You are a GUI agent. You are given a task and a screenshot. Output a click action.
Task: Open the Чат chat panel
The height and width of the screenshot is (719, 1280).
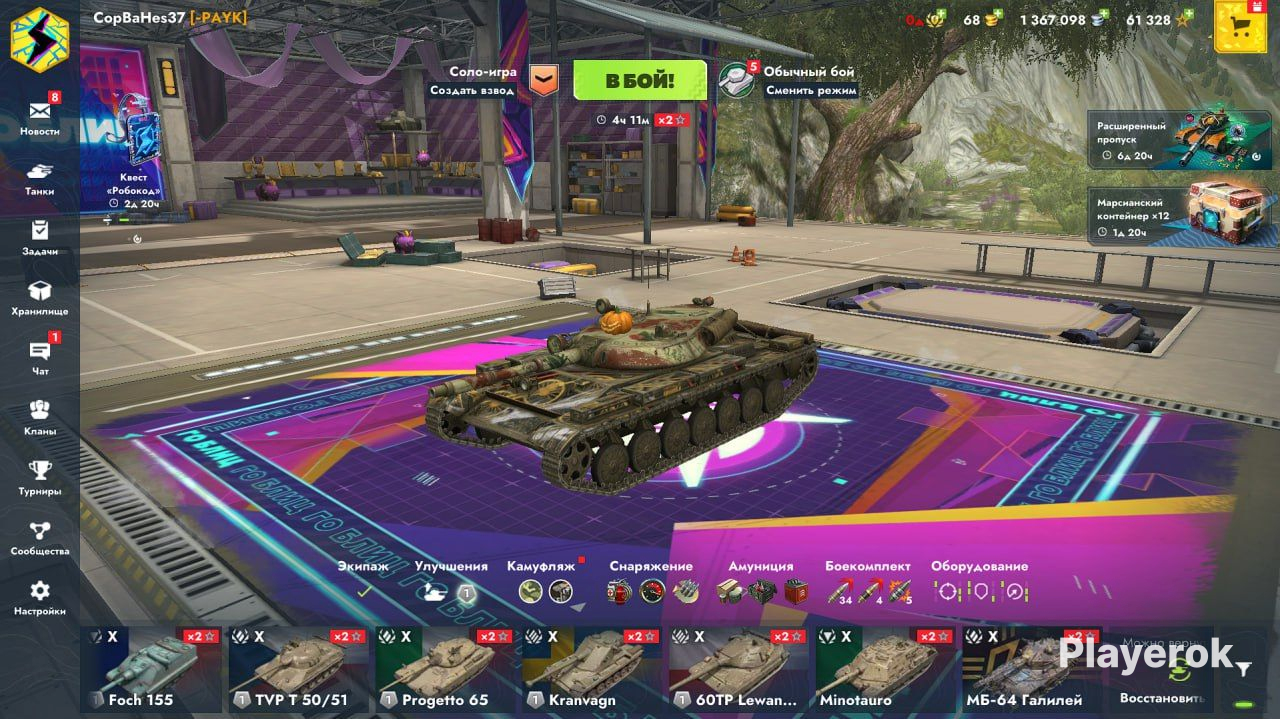40,356
